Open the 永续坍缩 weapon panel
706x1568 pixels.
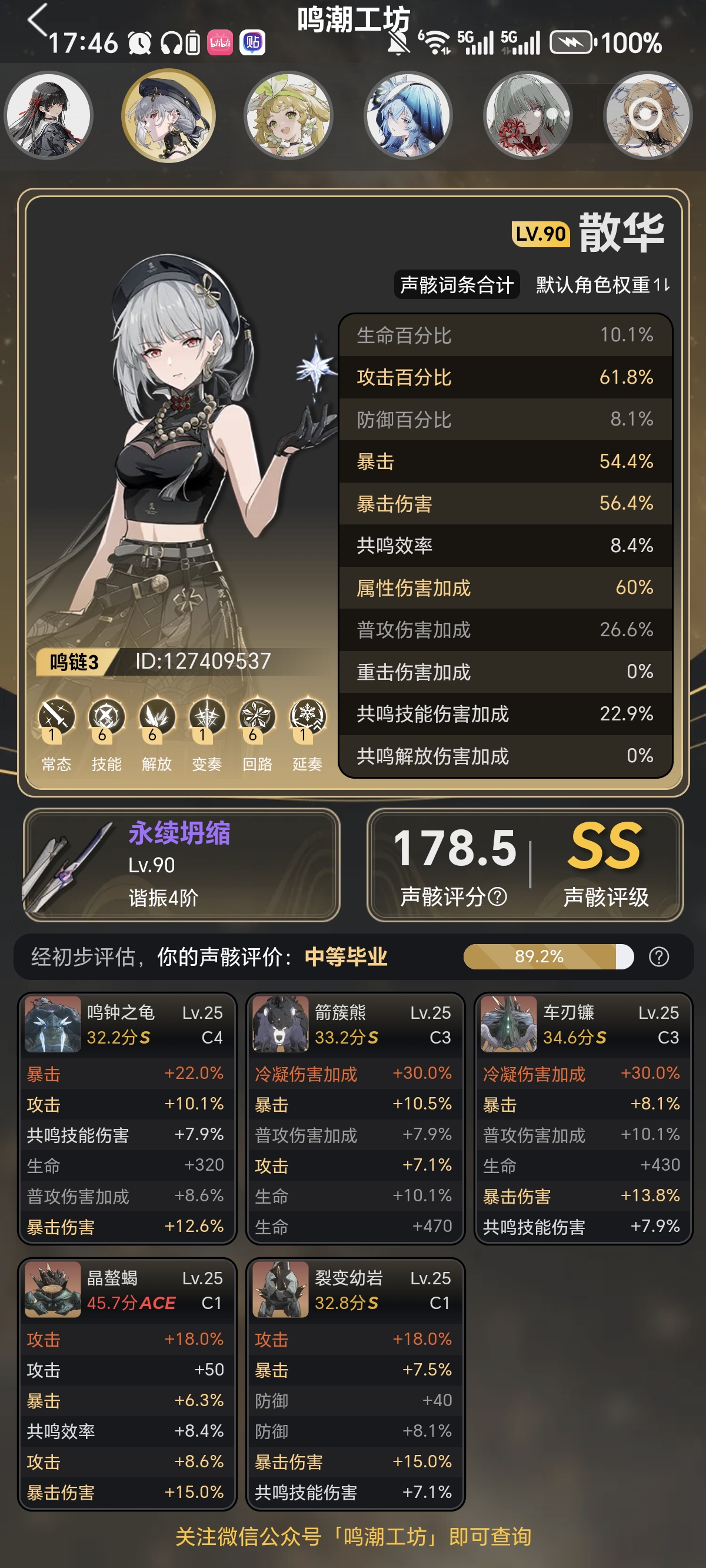tap(181, 865)
